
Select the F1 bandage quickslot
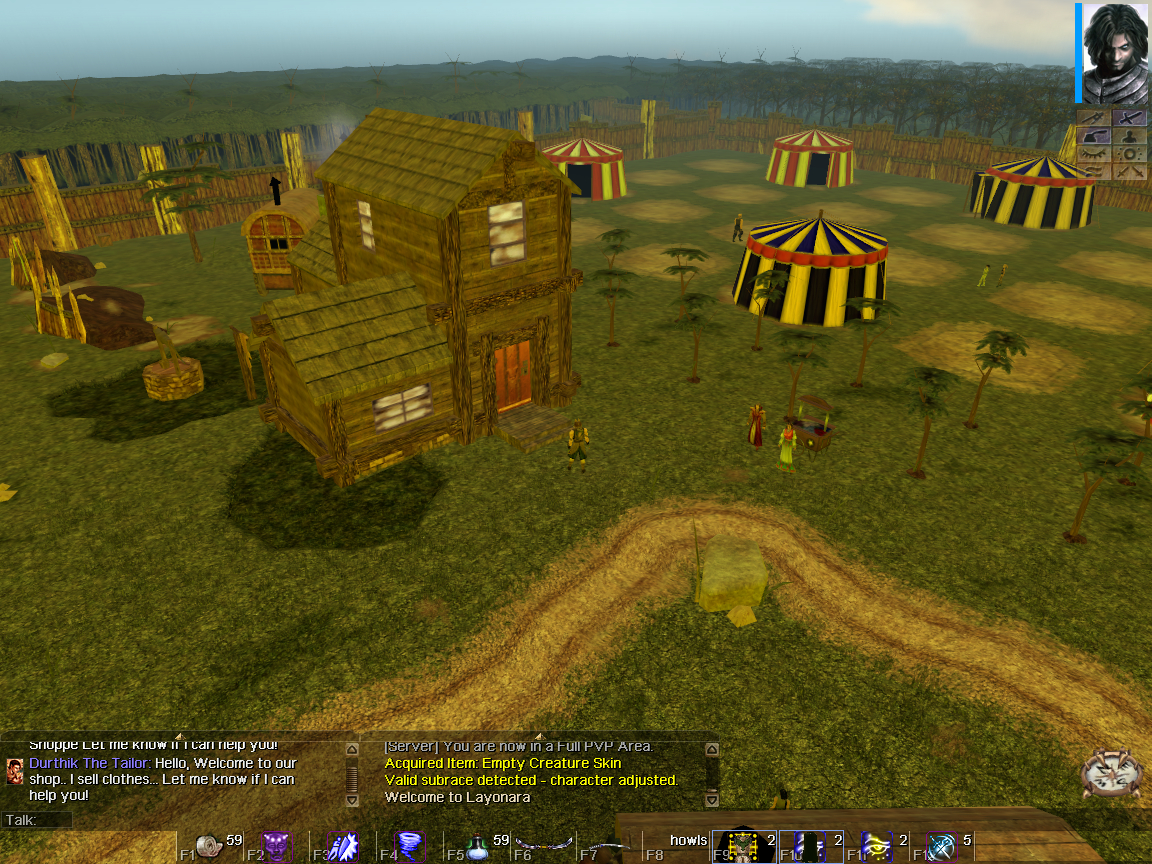point(211,846)
